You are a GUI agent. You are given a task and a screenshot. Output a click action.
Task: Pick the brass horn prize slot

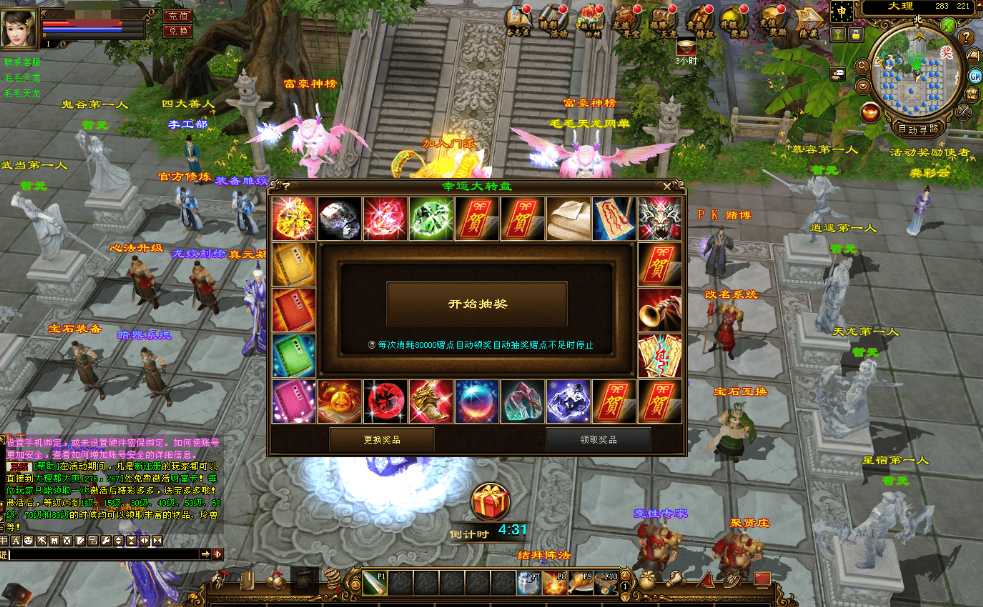coord(659,310)
